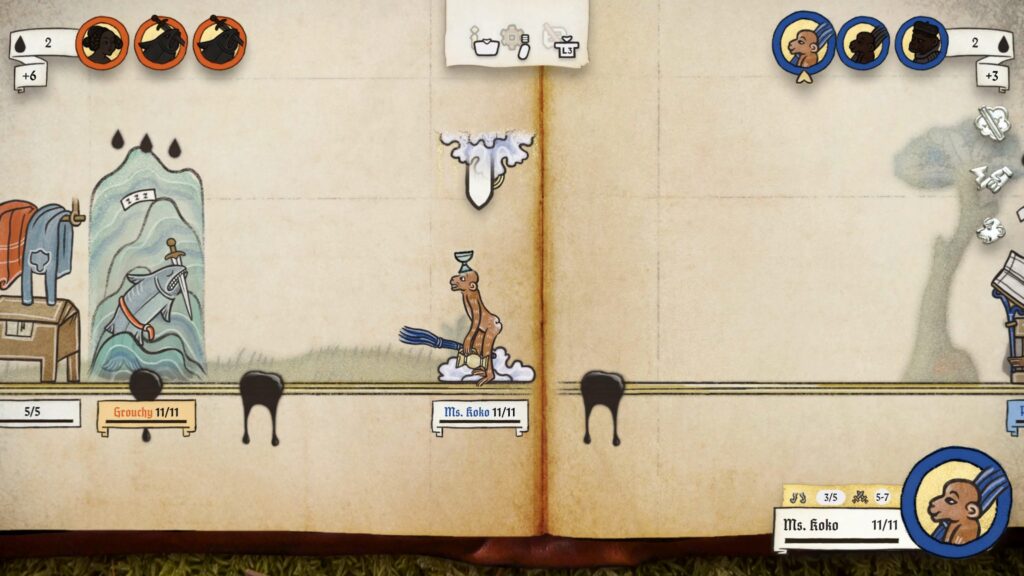Open the large Ms. Koko portrait in the corner panel
Image resolution: width=1024 pixels, height=576 pixels.
955,501
